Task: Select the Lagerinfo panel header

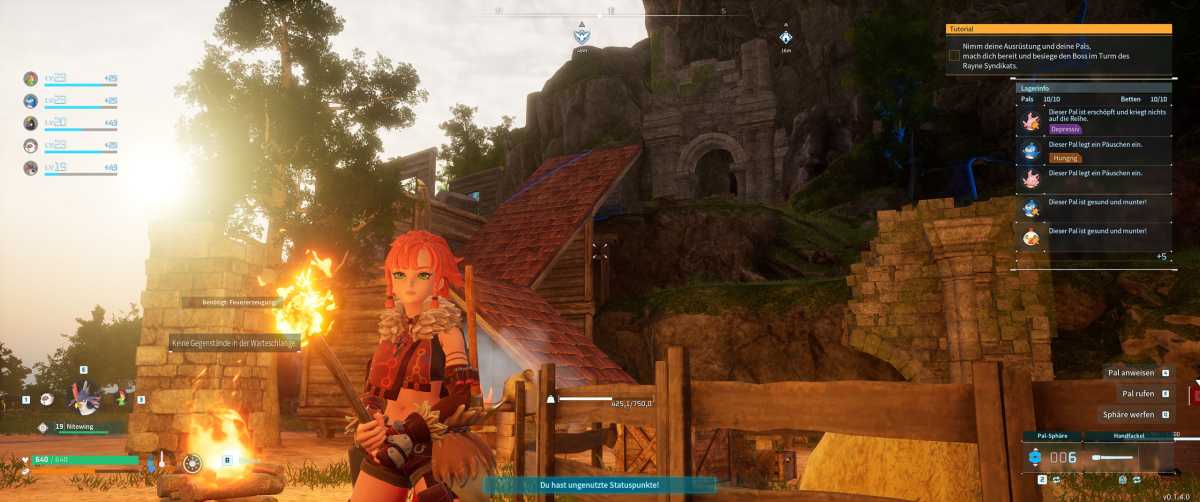Action: [x=1093, y=88]
